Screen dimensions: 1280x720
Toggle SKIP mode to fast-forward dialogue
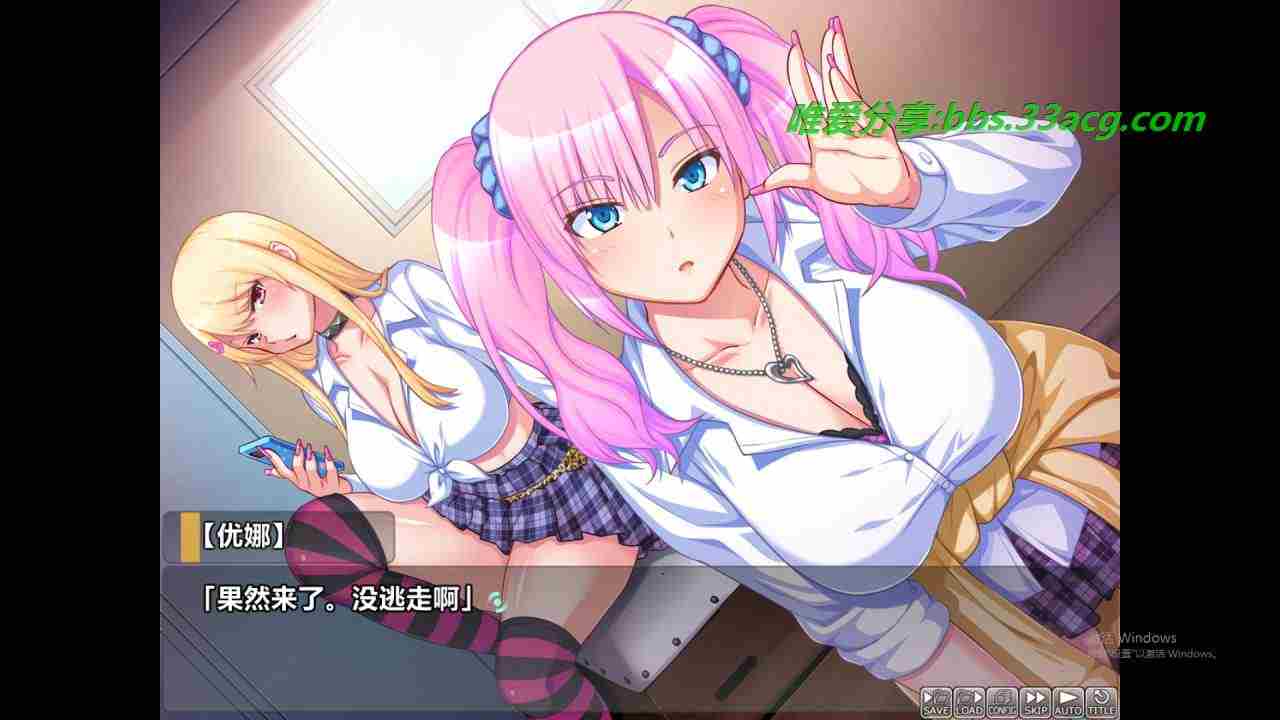1035,700
